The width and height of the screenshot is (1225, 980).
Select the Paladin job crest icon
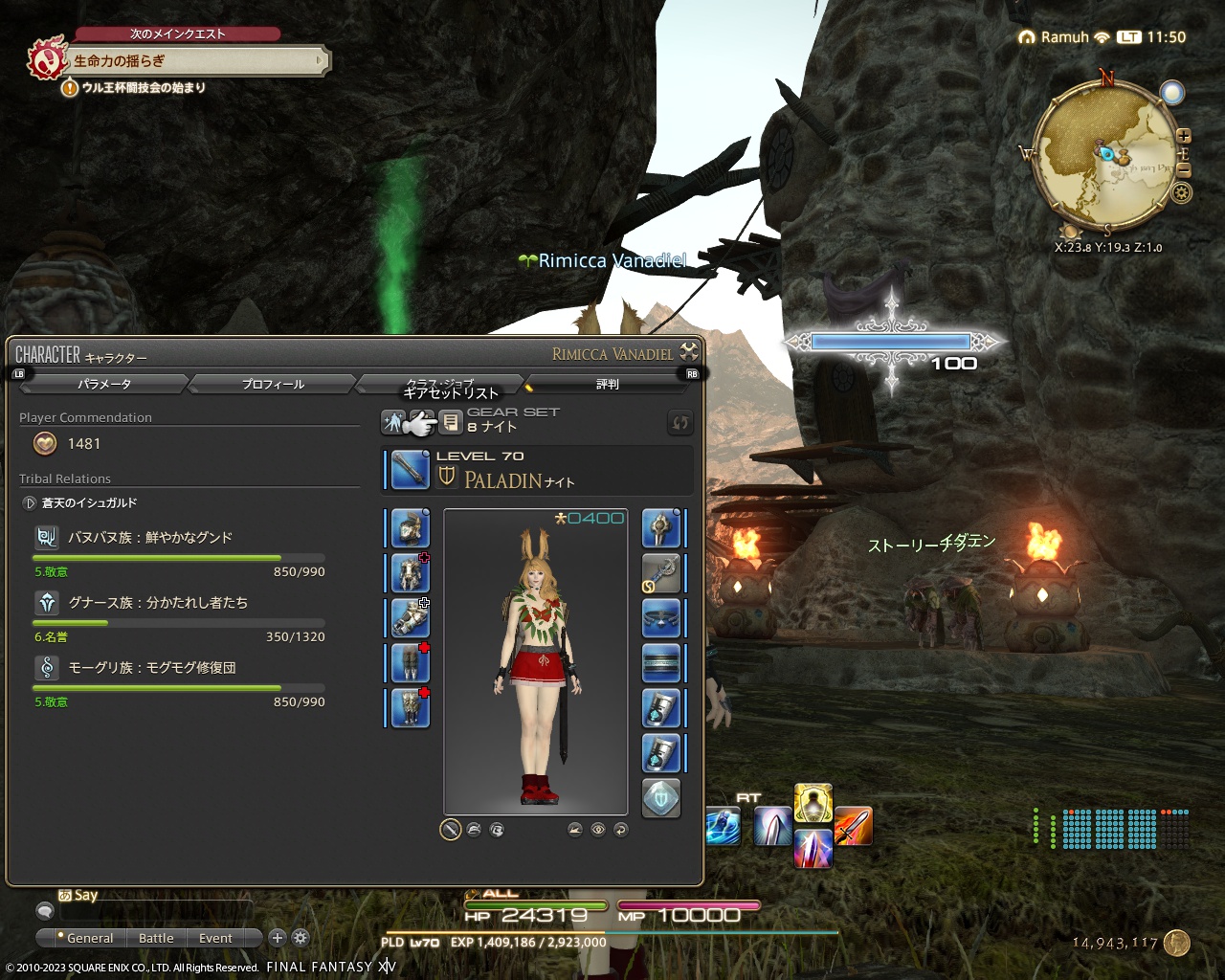(x=446, y=477)
